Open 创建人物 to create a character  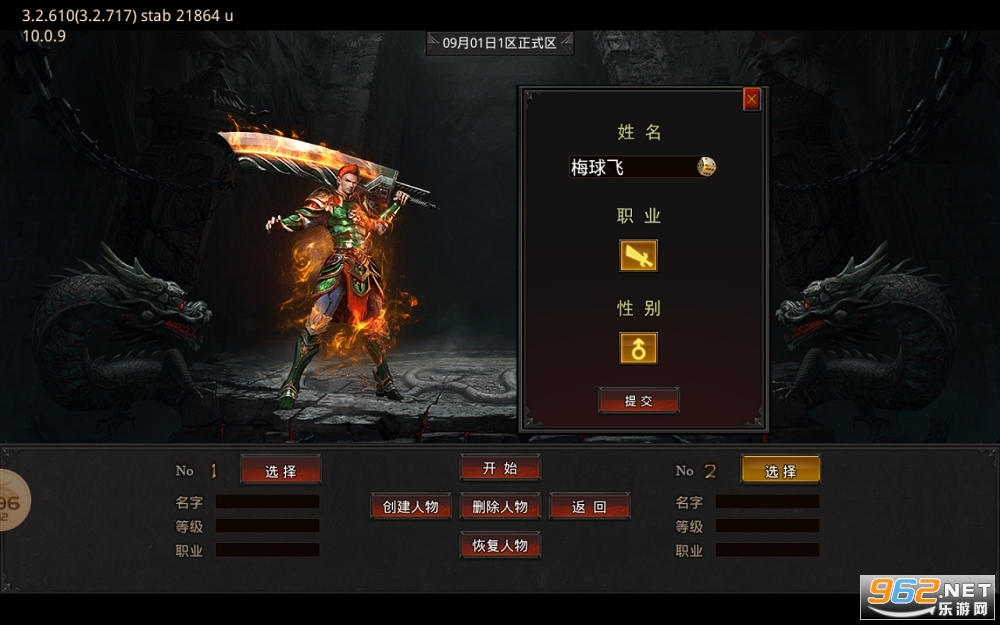pyautogui.click(x=411, y=506)
